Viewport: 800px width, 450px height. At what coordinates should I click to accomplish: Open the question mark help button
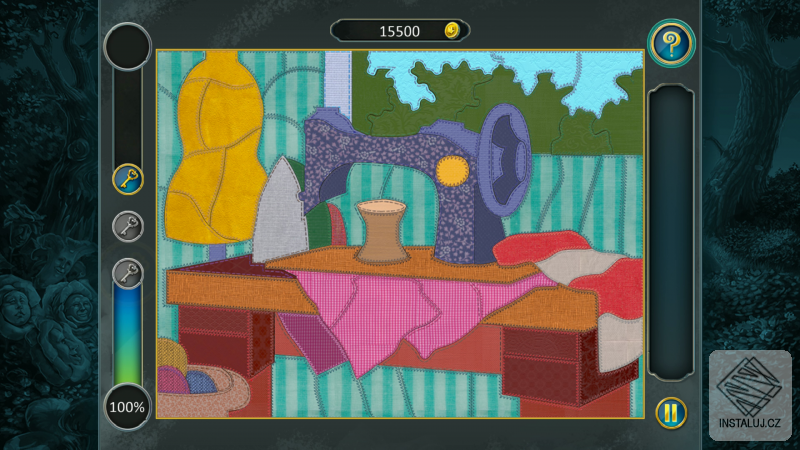670,43
